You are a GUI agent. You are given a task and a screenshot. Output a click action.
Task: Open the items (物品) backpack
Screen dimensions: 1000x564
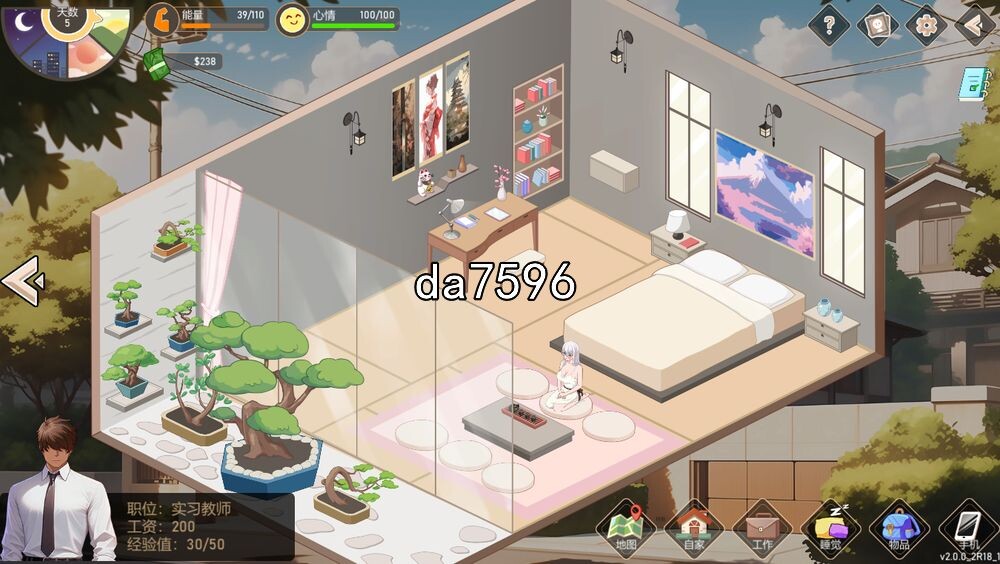(899, 527)
